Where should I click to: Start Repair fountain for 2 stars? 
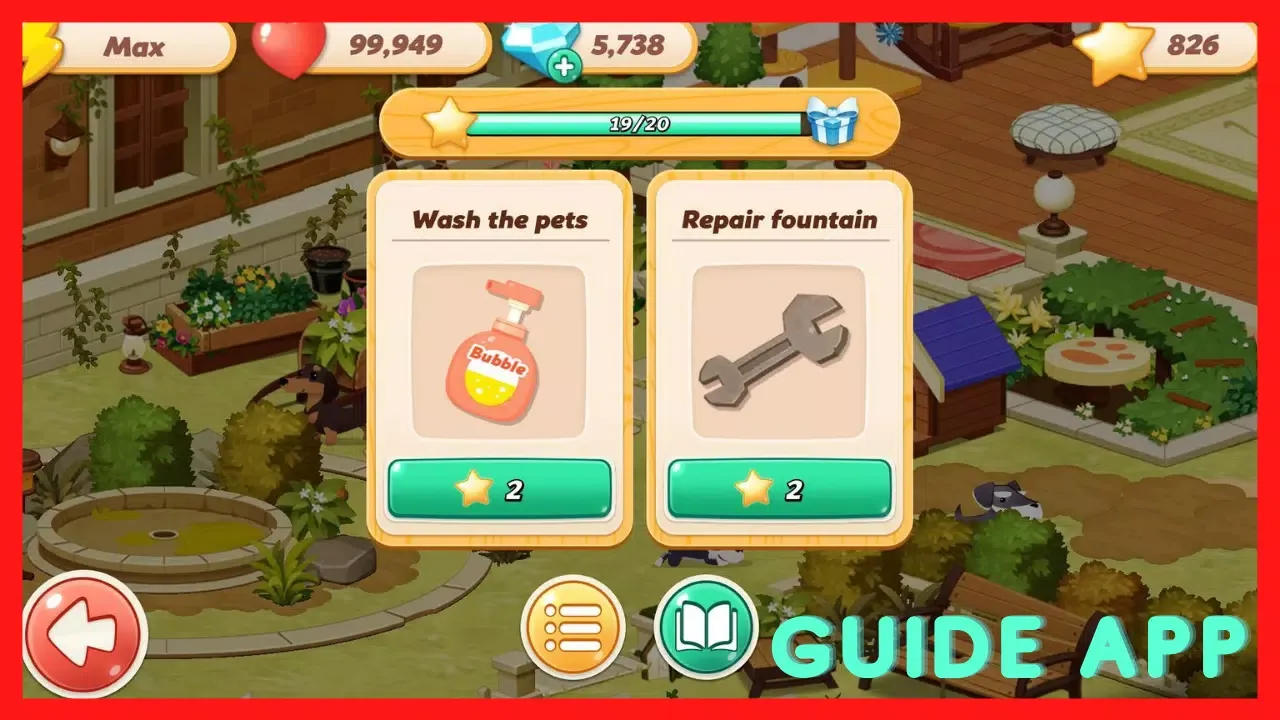click(779, 489)
